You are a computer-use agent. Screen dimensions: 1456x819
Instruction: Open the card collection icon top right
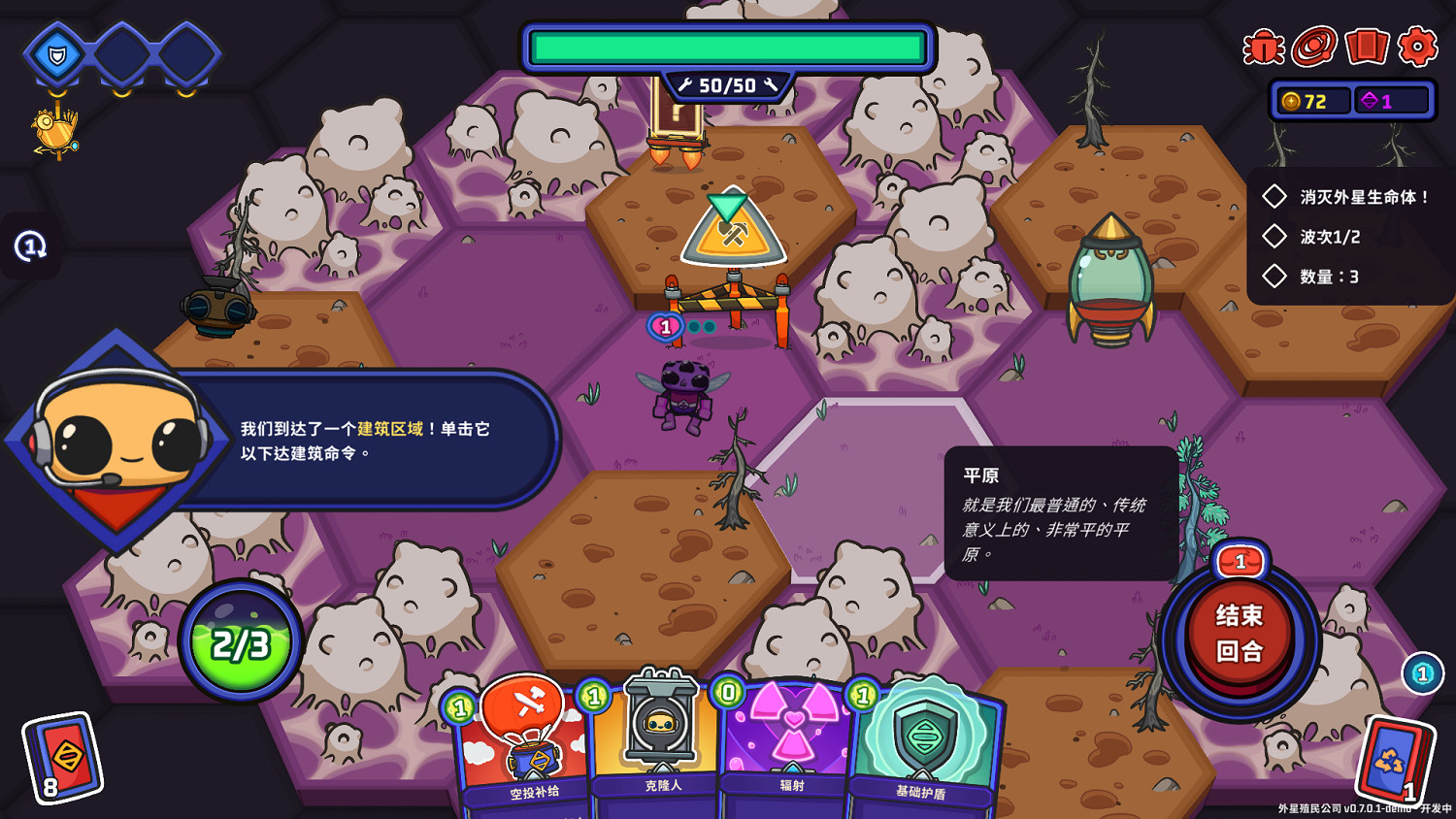1367,47
